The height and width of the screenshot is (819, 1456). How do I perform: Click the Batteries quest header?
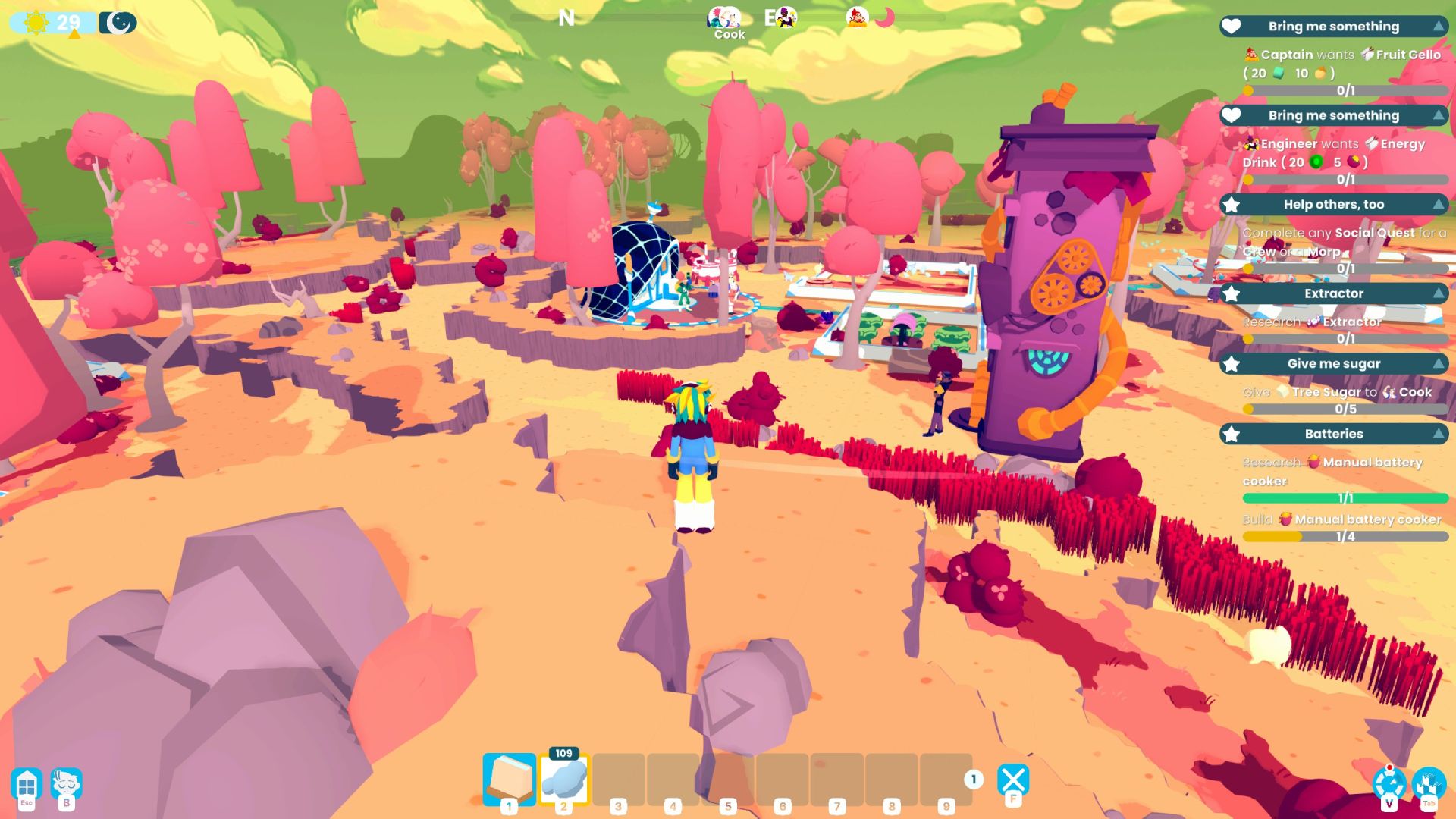pyautogui.click(x=1333, y=434)
